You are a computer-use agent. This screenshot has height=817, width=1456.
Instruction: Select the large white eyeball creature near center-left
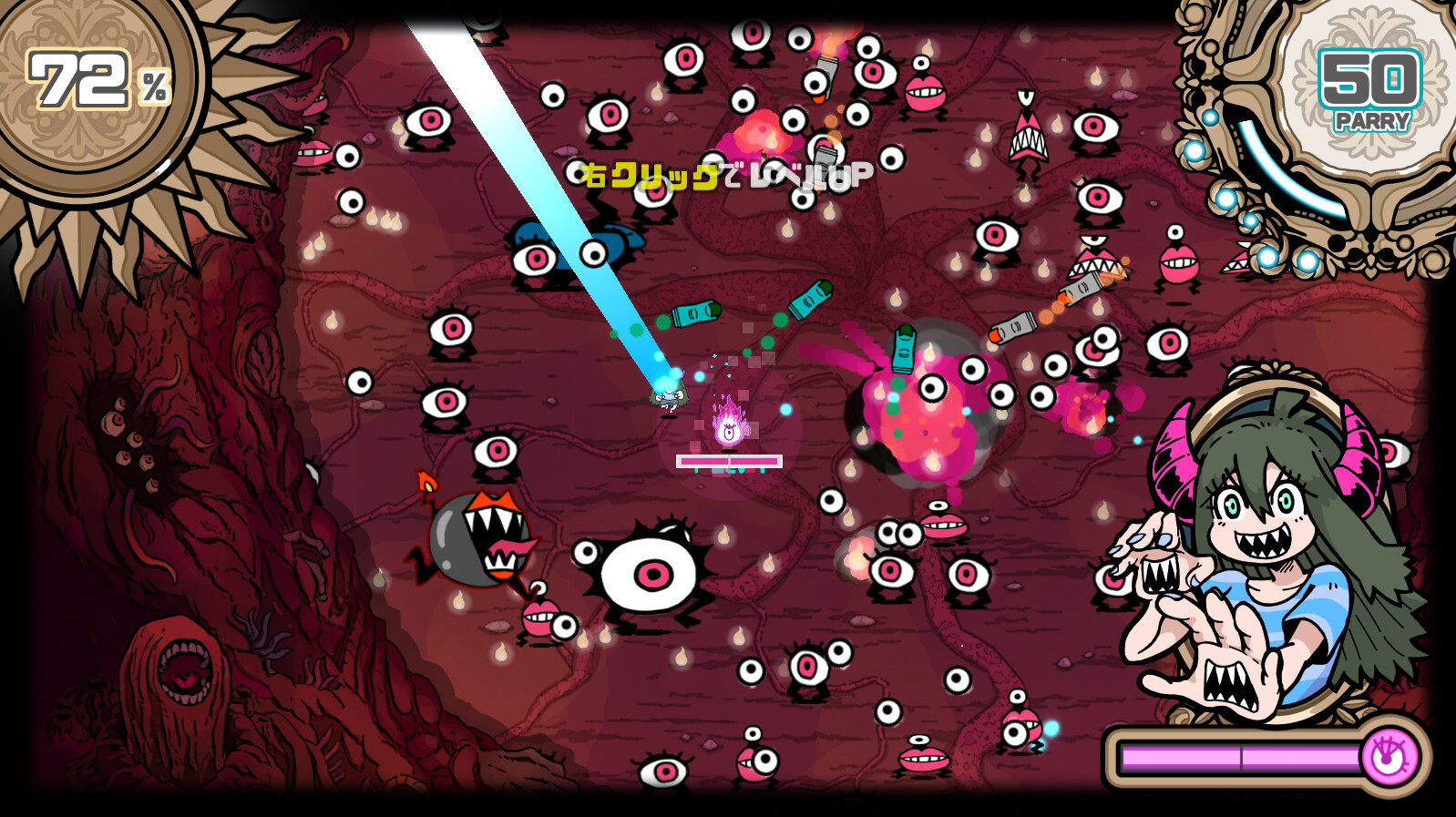coord(651,574)
